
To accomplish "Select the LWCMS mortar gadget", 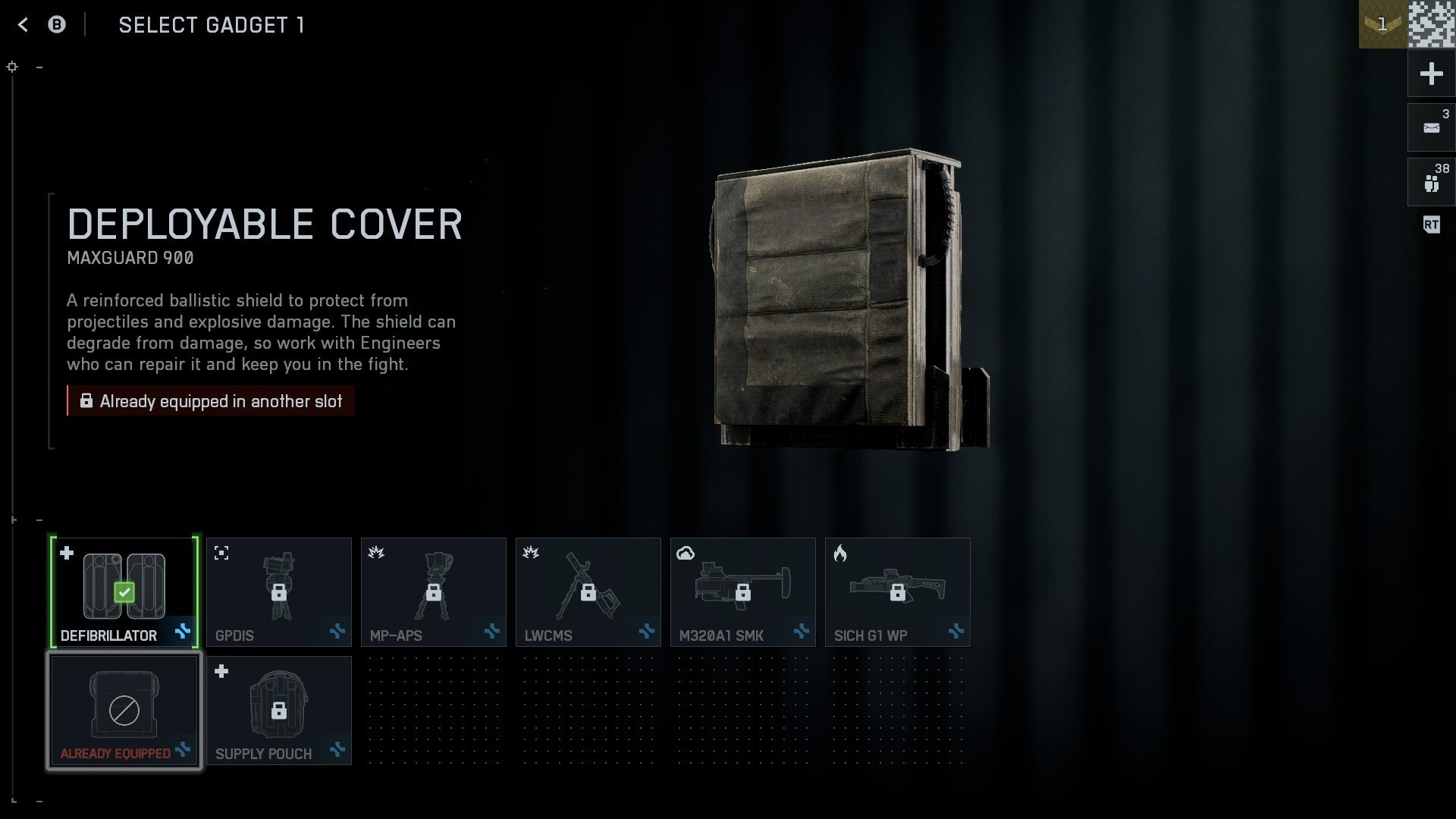I will (x=588, y=591).
